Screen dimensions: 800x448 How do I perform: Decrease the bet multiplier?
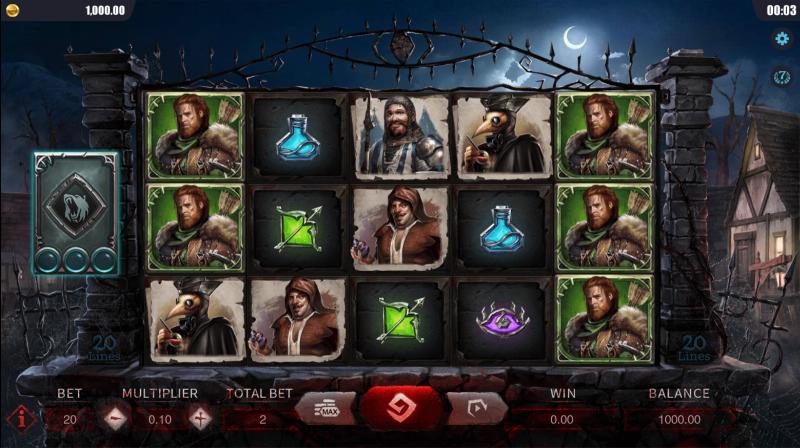point(115,419)
